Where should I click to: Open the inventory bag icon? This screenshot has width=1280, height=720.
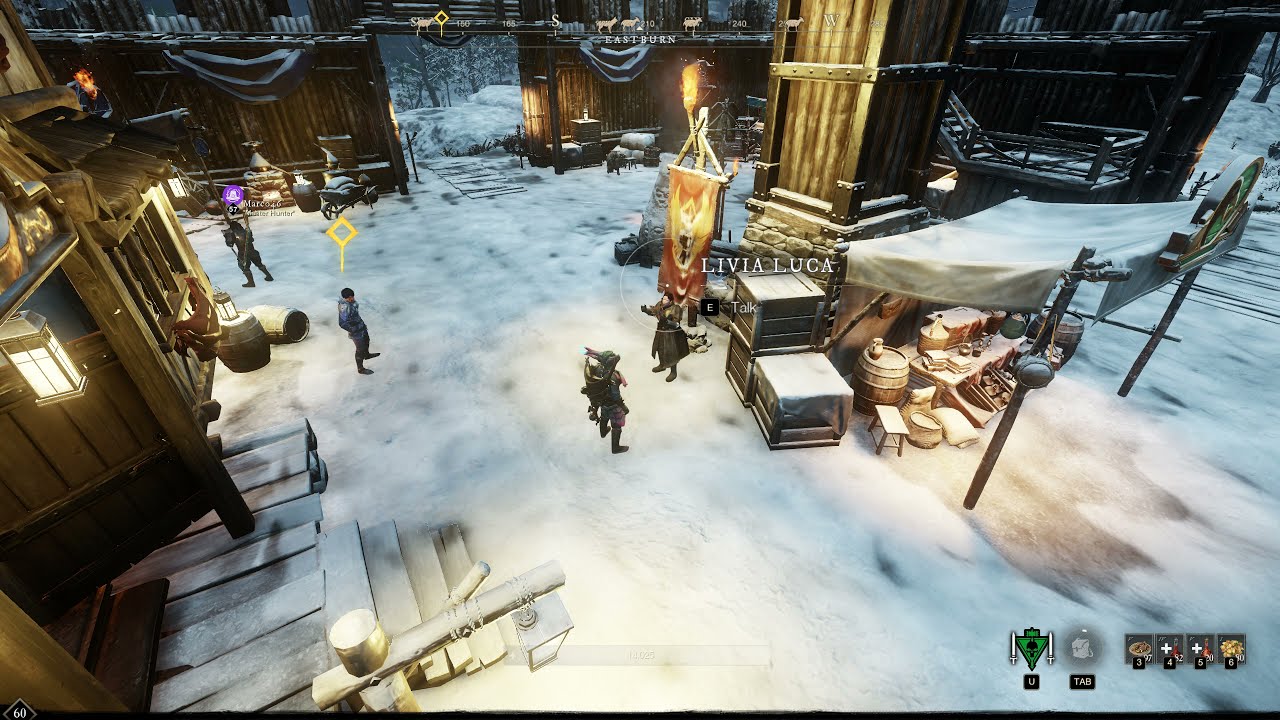(1081, 649)
